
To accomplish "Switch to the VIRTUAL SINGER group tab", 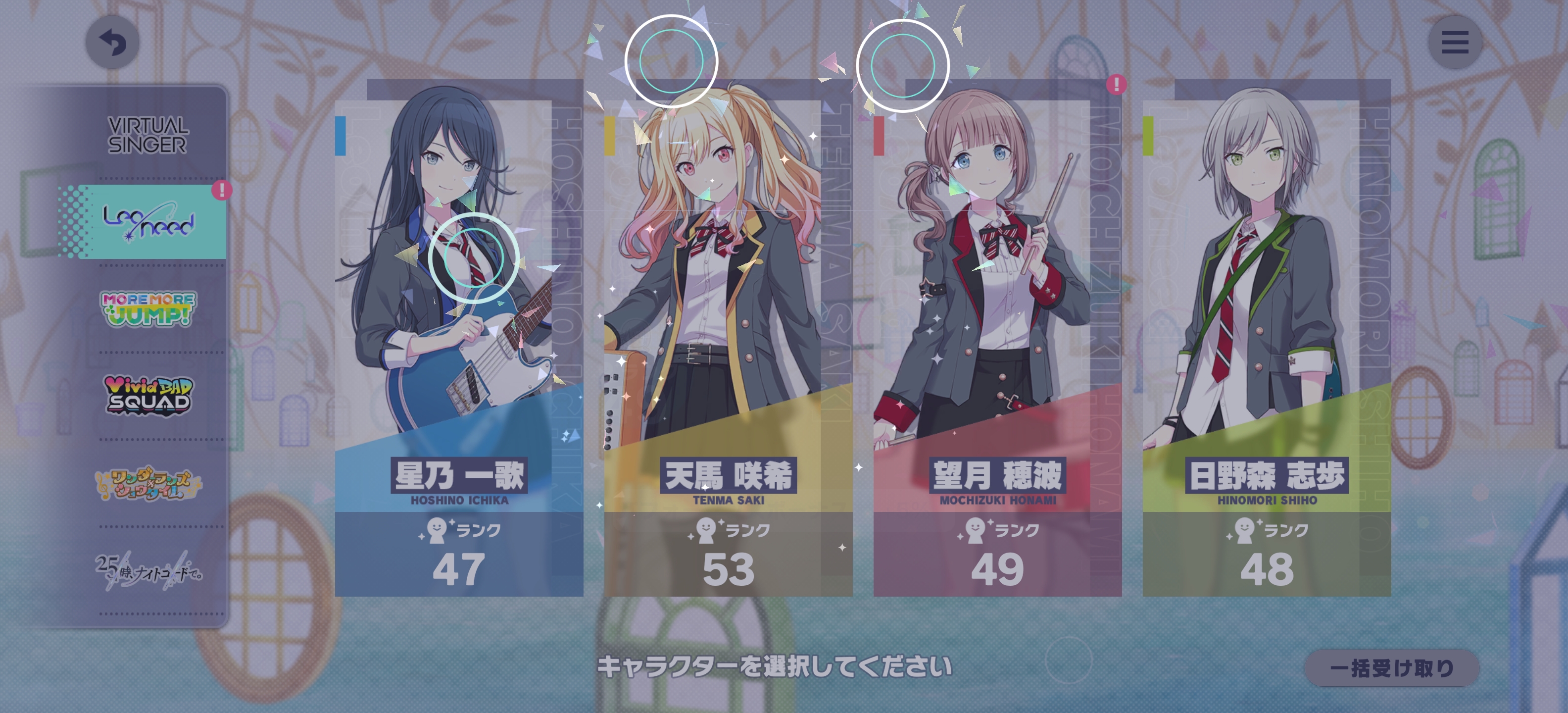I will pos(148,135).
